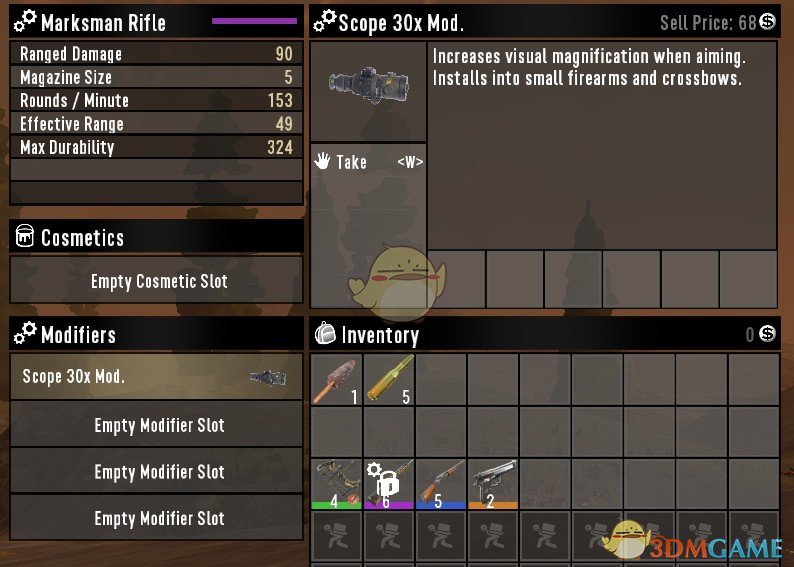
Task: Choose the compound bow in inventory
Action: 336,483
